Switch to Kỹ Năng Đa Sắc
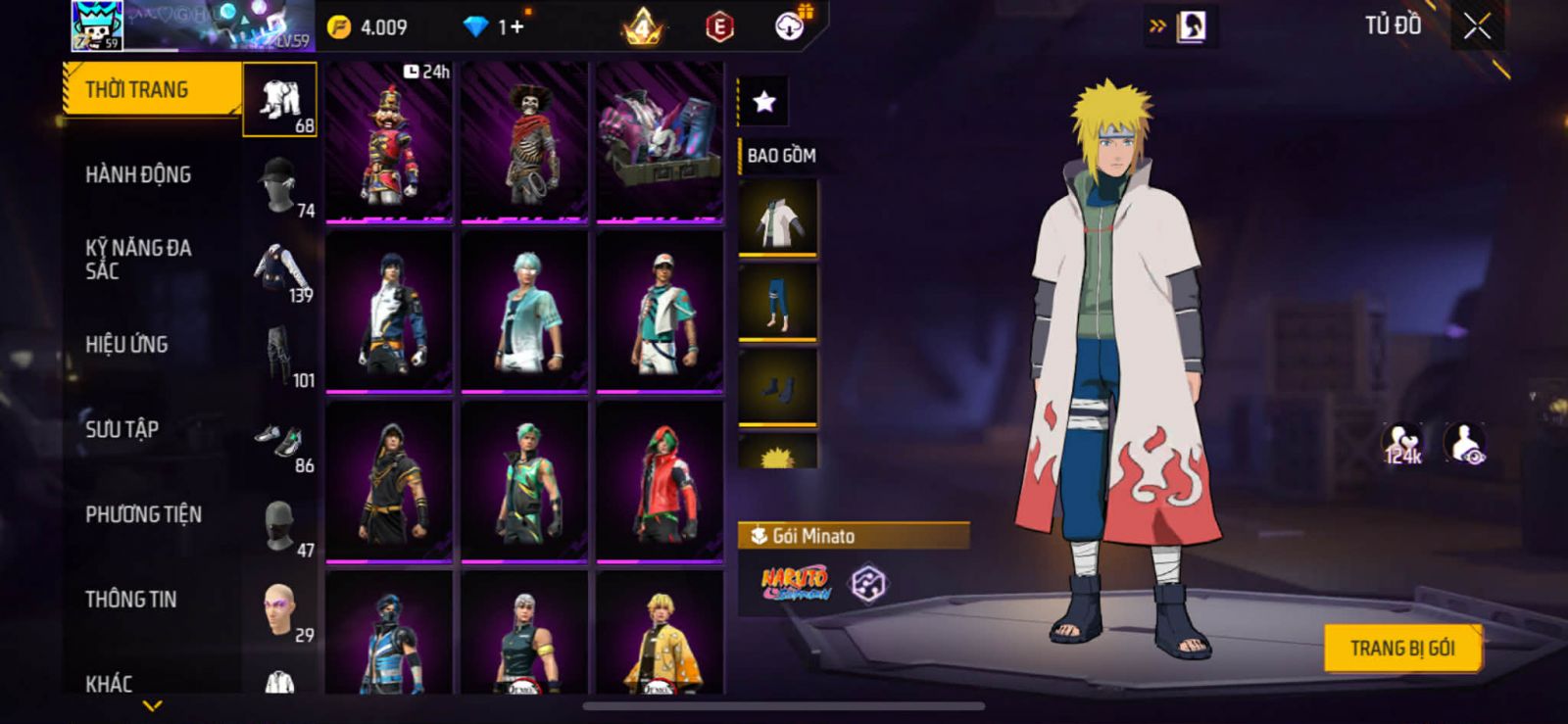This screenshot has height=724, width=1568. click(x=138, y=260)
